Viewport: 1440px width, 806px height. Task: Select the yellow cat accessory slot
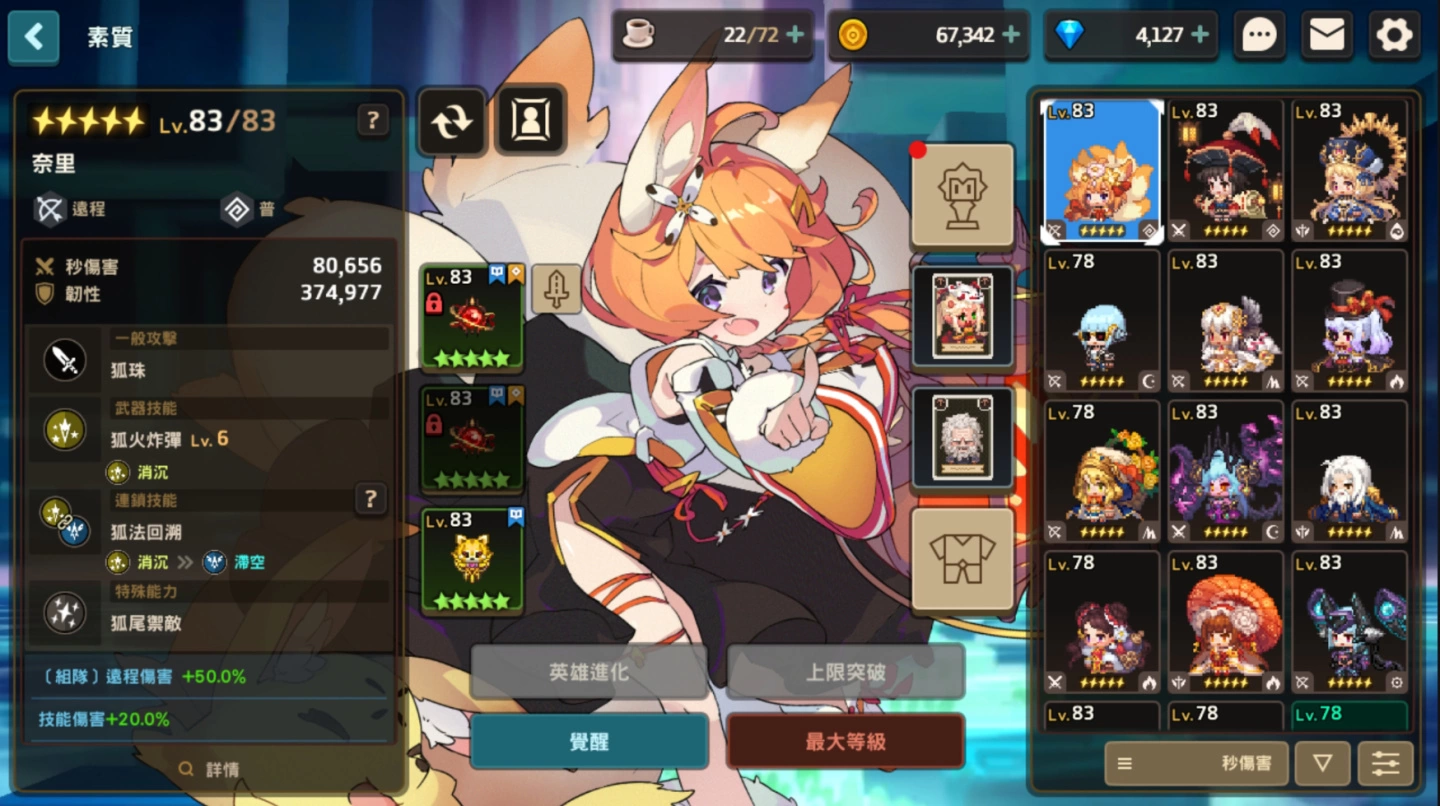[473, 560]
